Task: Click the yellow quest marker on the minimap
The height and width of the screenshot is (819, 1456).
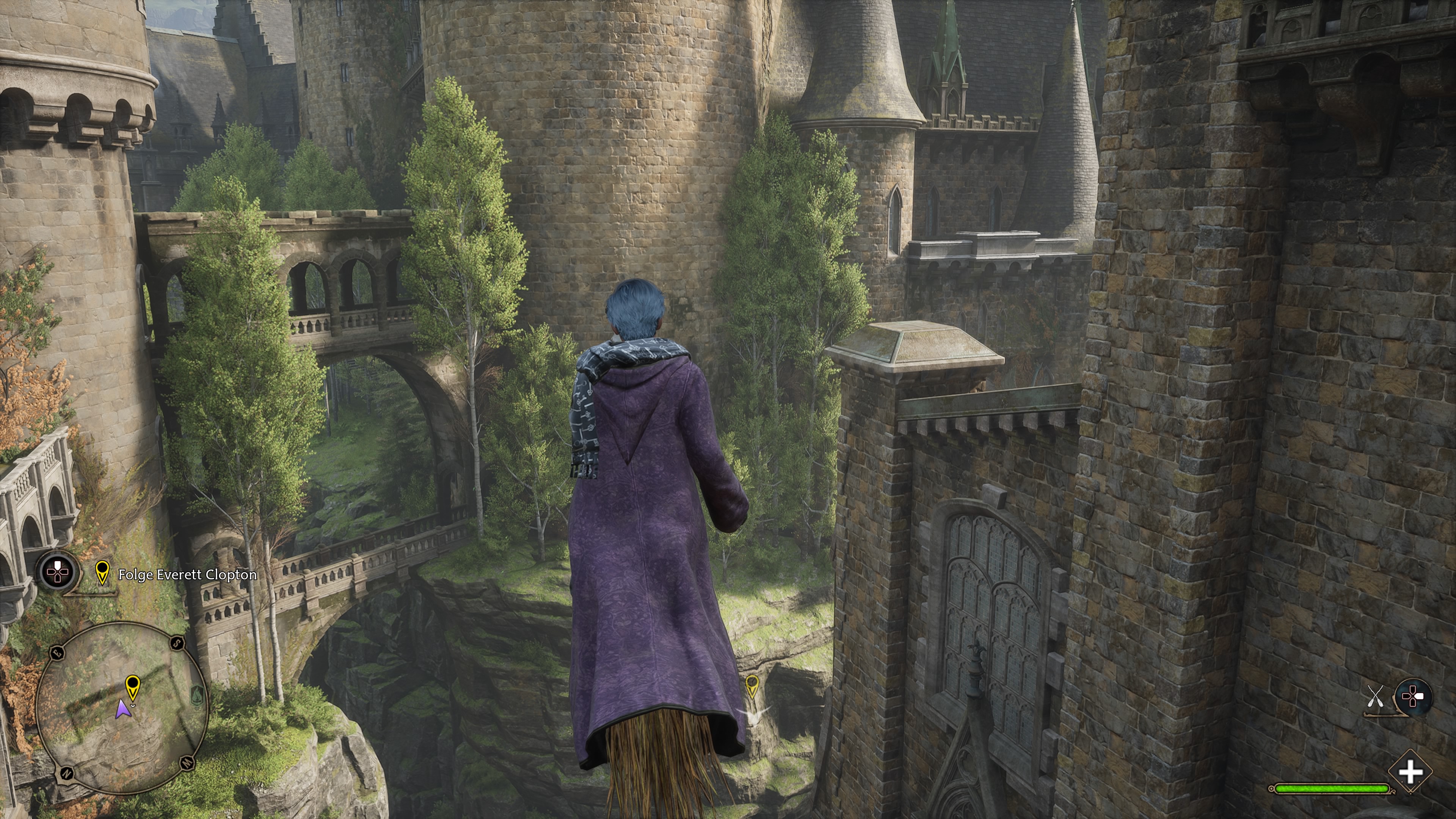Action: pos(132,687)
